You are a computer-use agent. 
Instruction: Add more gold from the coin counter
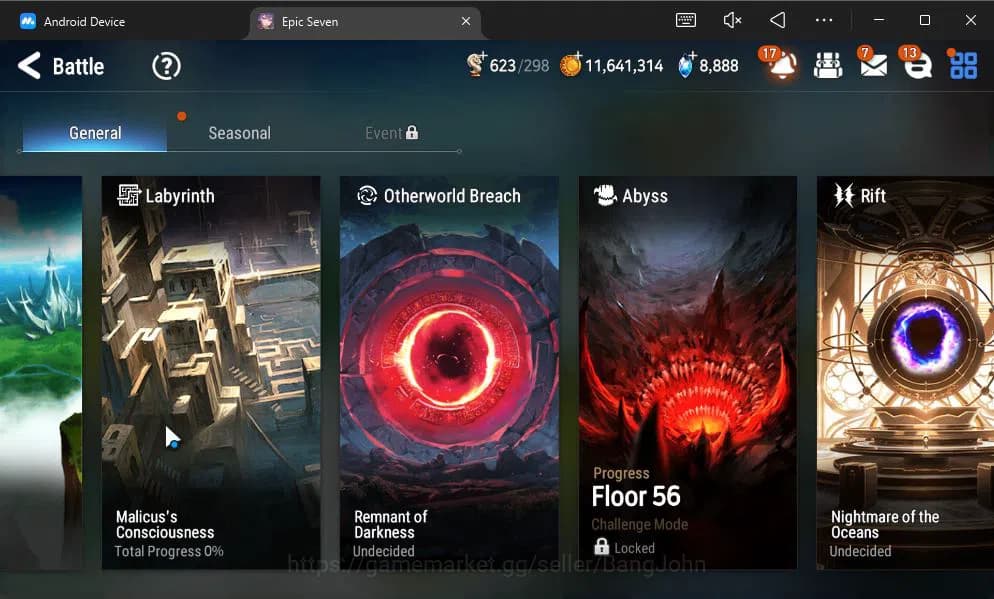tap(571, 65)
